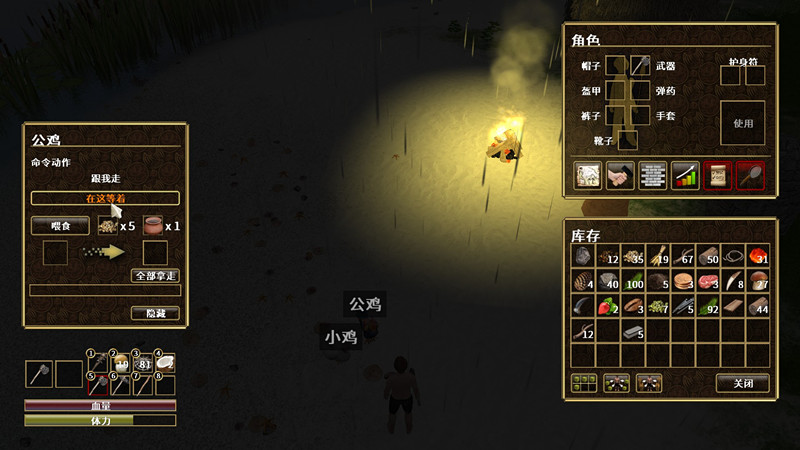Close the inventory with 关闭
The height and width of the screenshot is (450, 800).
coord(743,382)
